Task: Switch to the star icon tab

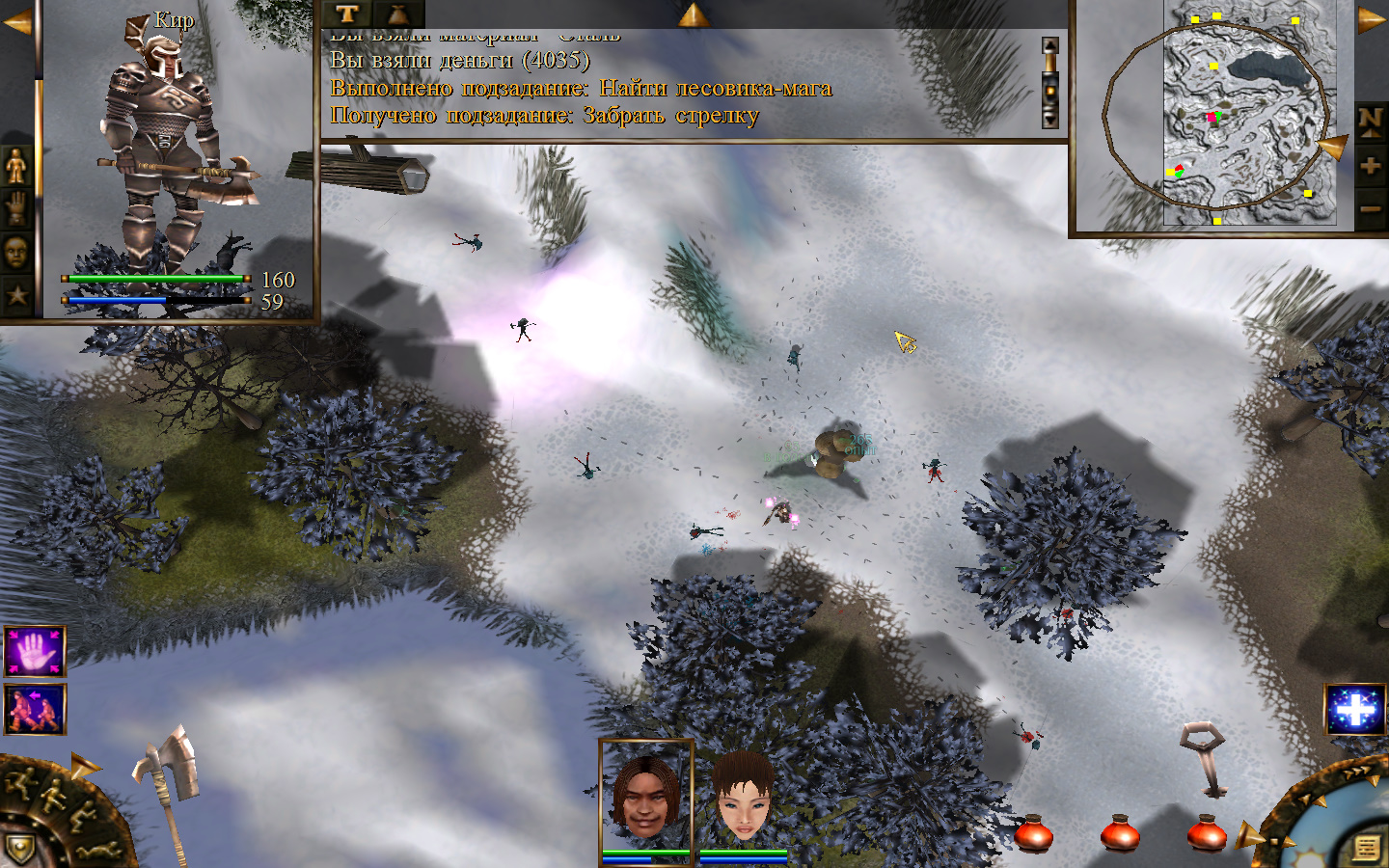Action: 16,294
